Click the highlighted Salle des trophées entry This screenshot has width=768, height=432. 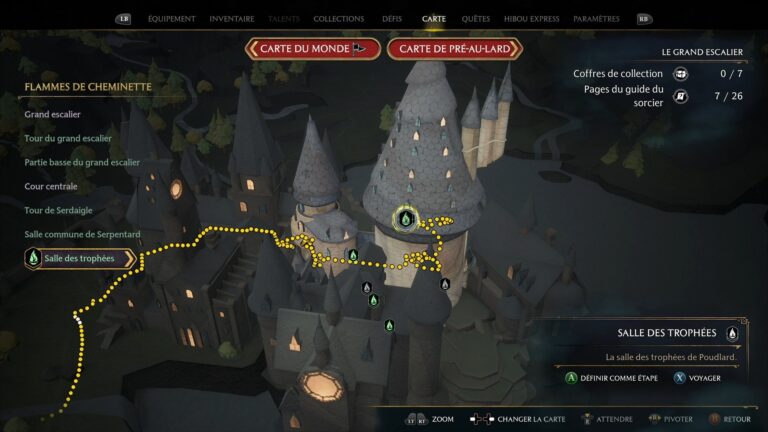click(78, 258)
